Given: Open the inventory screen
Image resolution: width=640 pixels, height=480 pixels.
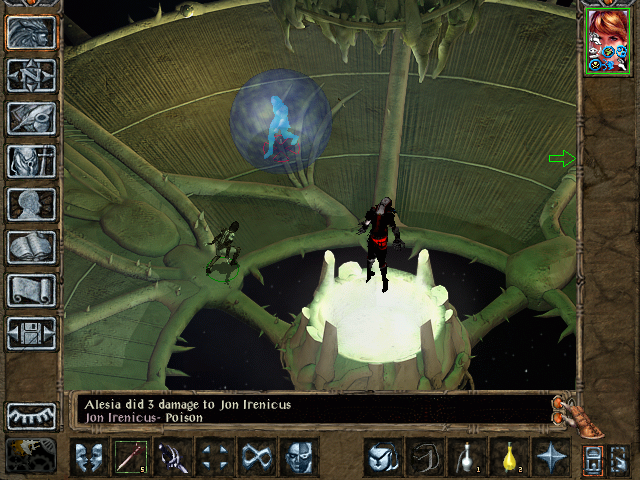Looking at the screenshot, I should (31, 160).
